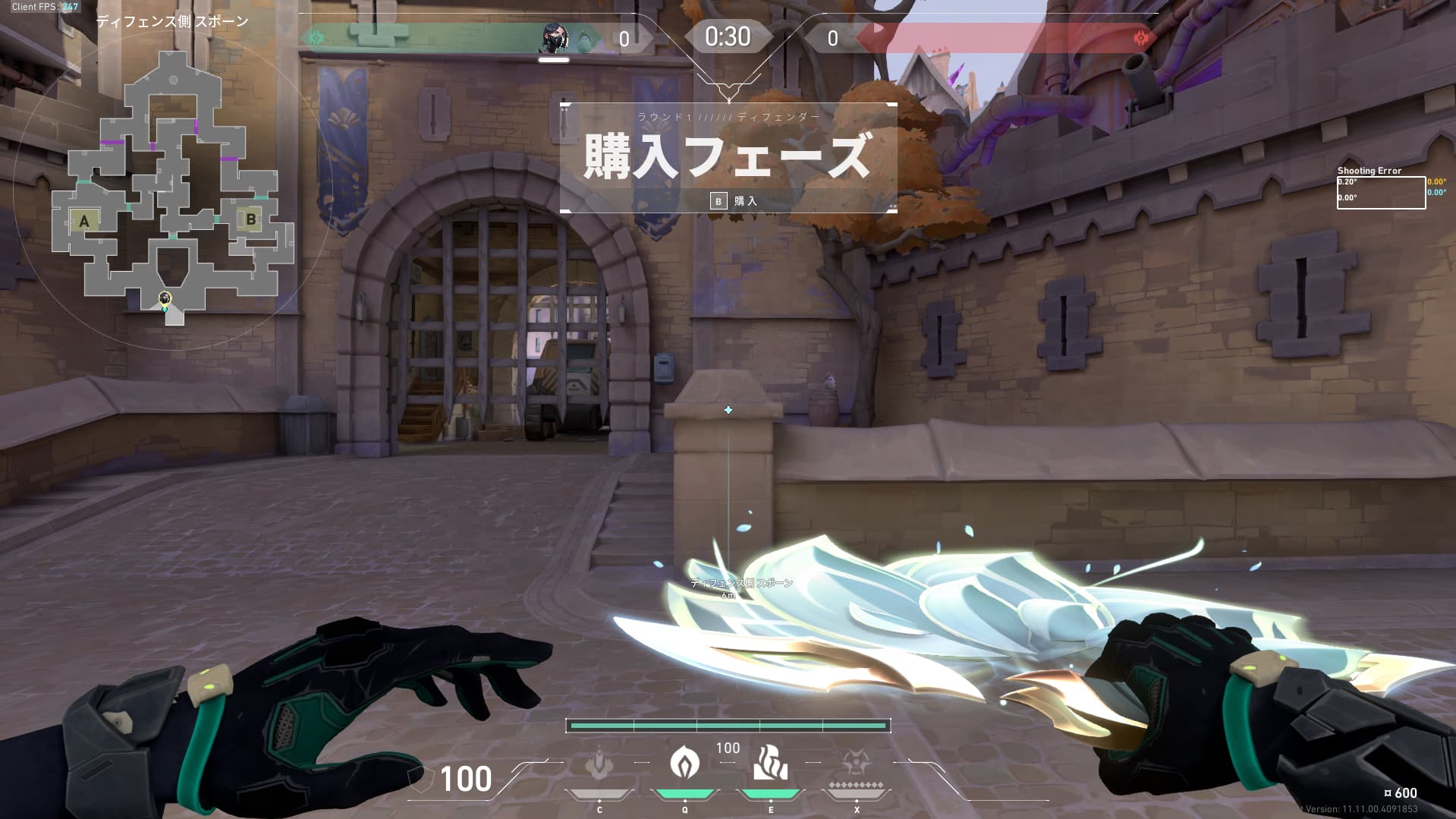
Task: Select the player arrow marker on the minimap
Action: [164, 301]
